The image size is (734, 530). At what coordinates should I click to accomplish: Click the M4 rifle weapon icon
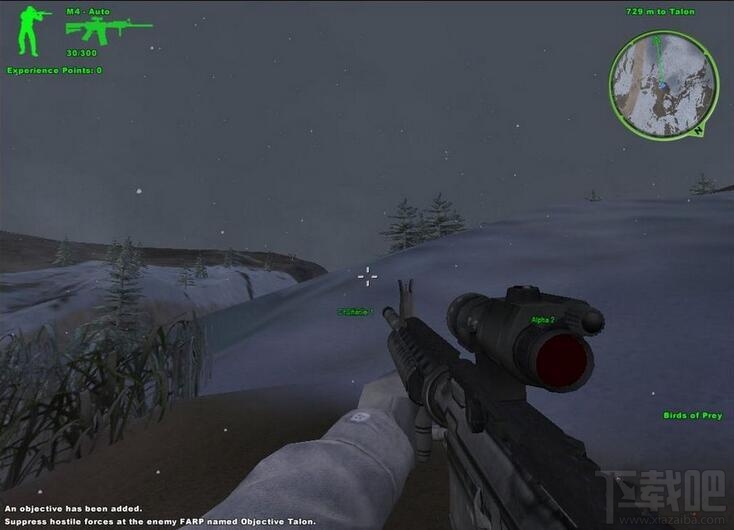[107, 30]
